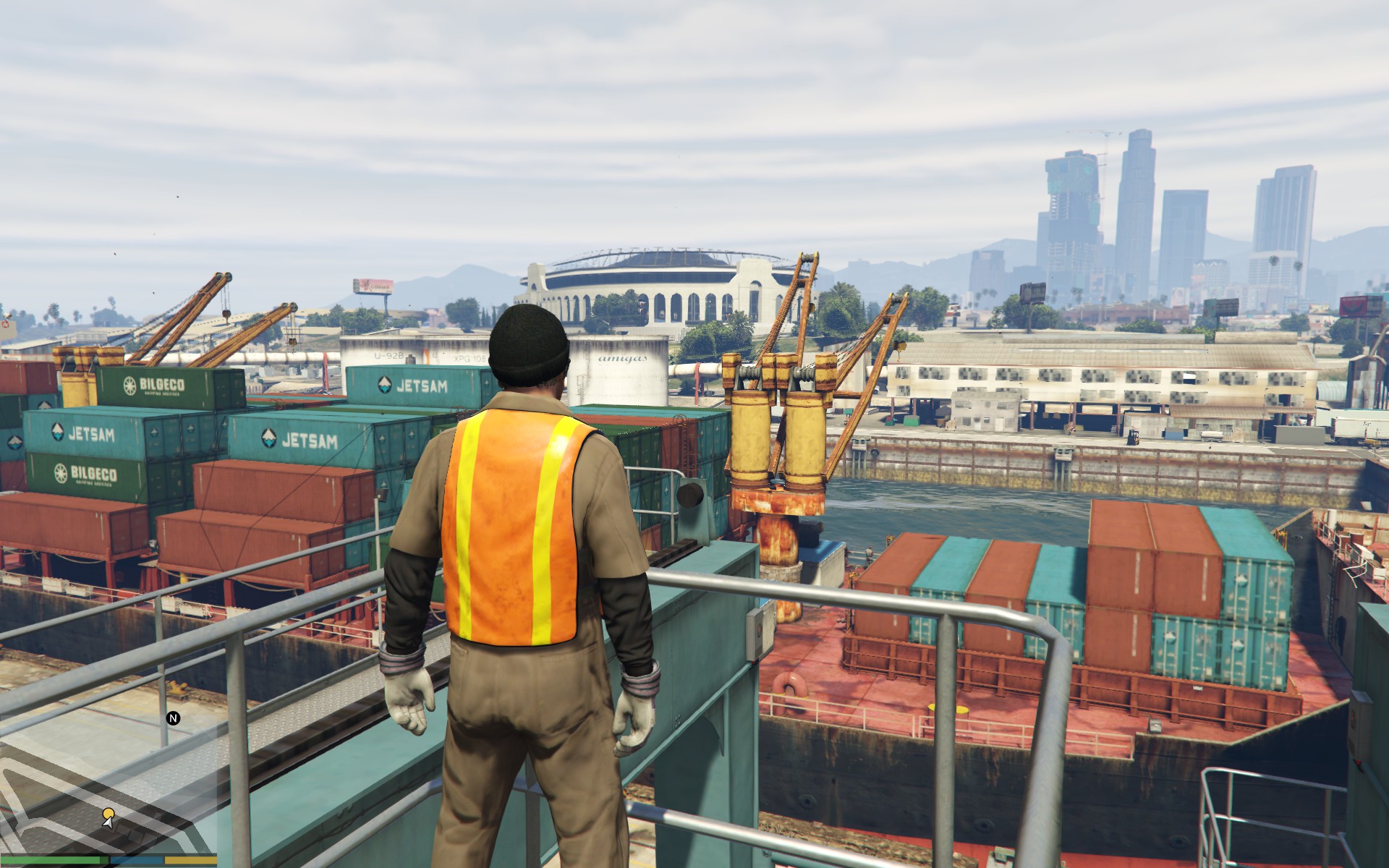Select the yellow mission blip on the minimap

(x=109, y=814)
